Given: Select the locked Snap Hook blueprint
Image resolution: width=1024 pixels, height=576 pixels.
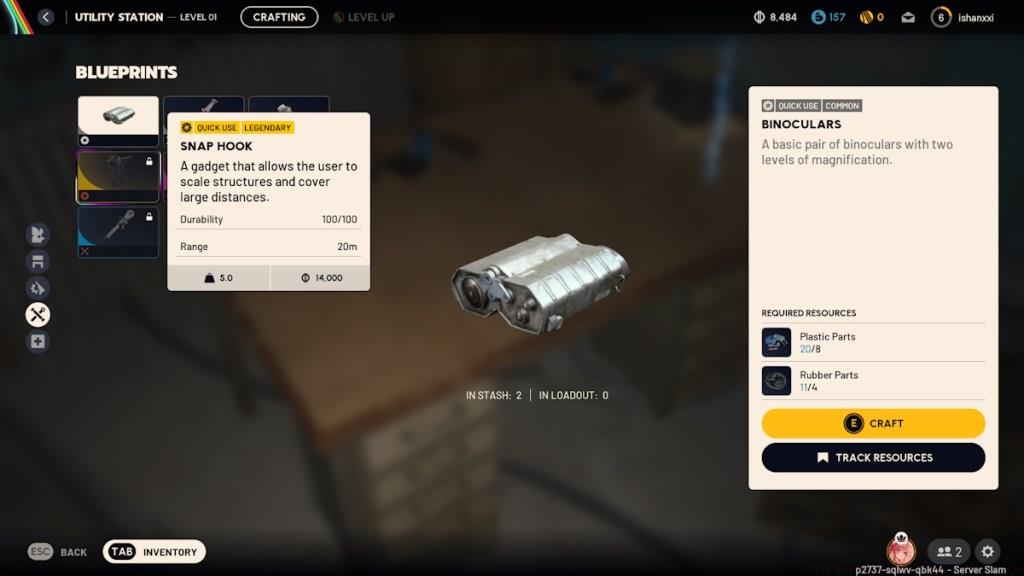Looking at the screenshot, I should 118,177.
